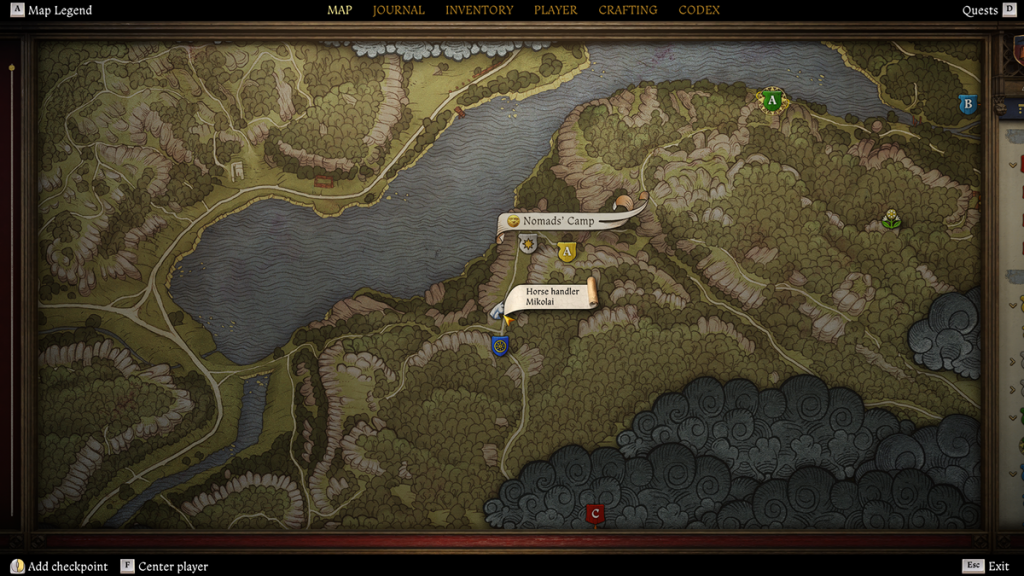Select the blue shield marker on the road

500,346
